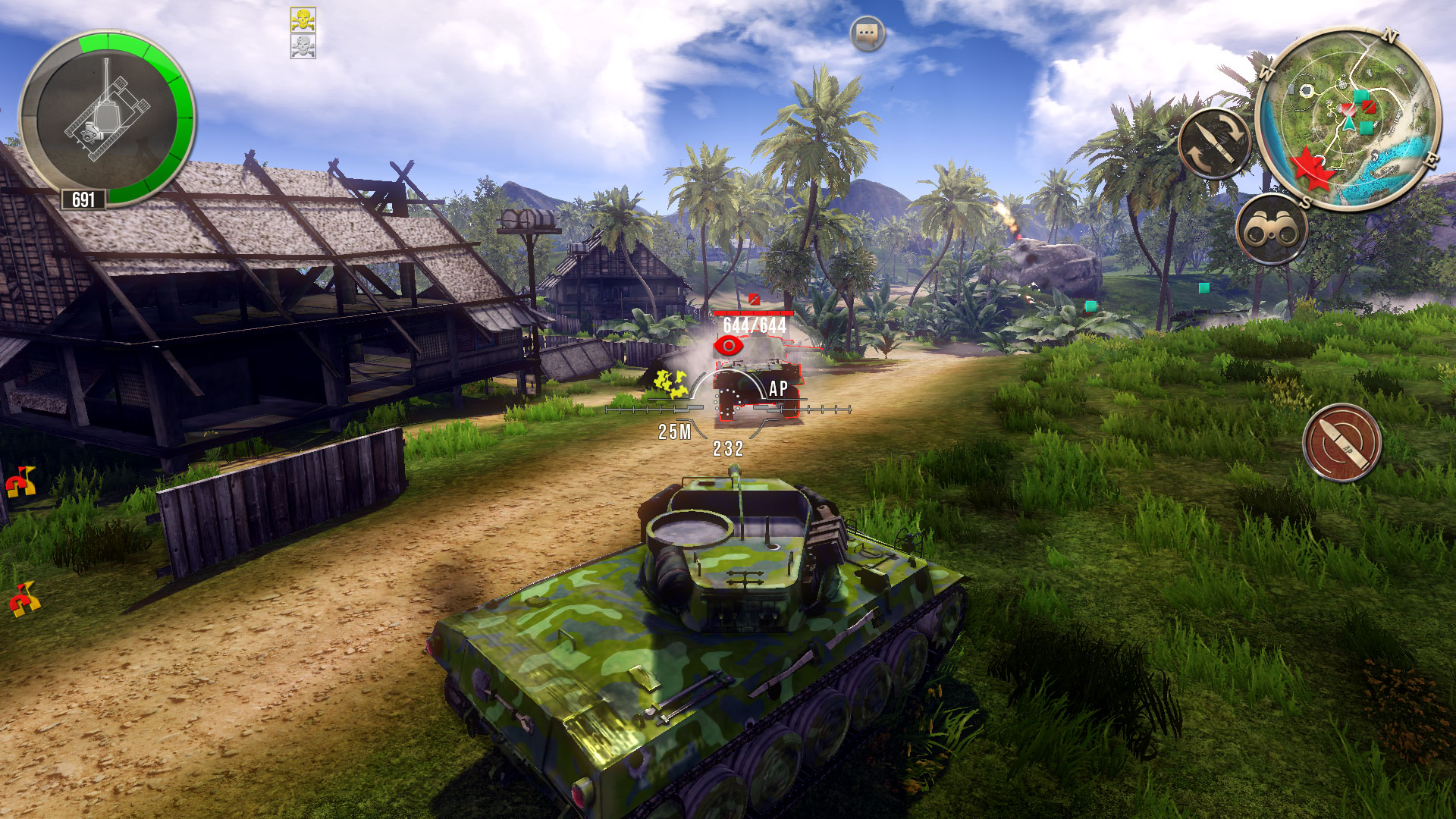Viewport: 1456px width, 819px height.
Task: Fire the AP shell button
Action: tap(1341, 444)
